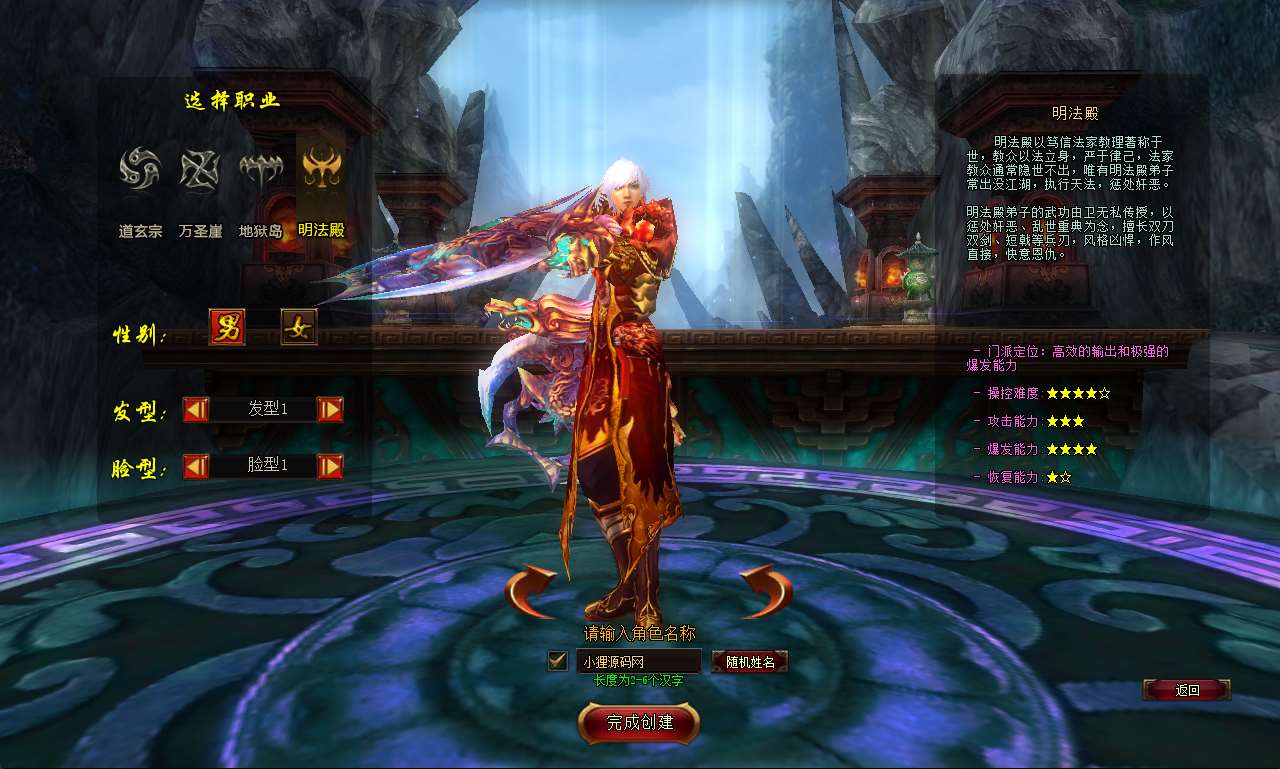Viewport: 1280px width, 769px height.
Task: Choose male gender 男 button
Action: pos(227,327)
